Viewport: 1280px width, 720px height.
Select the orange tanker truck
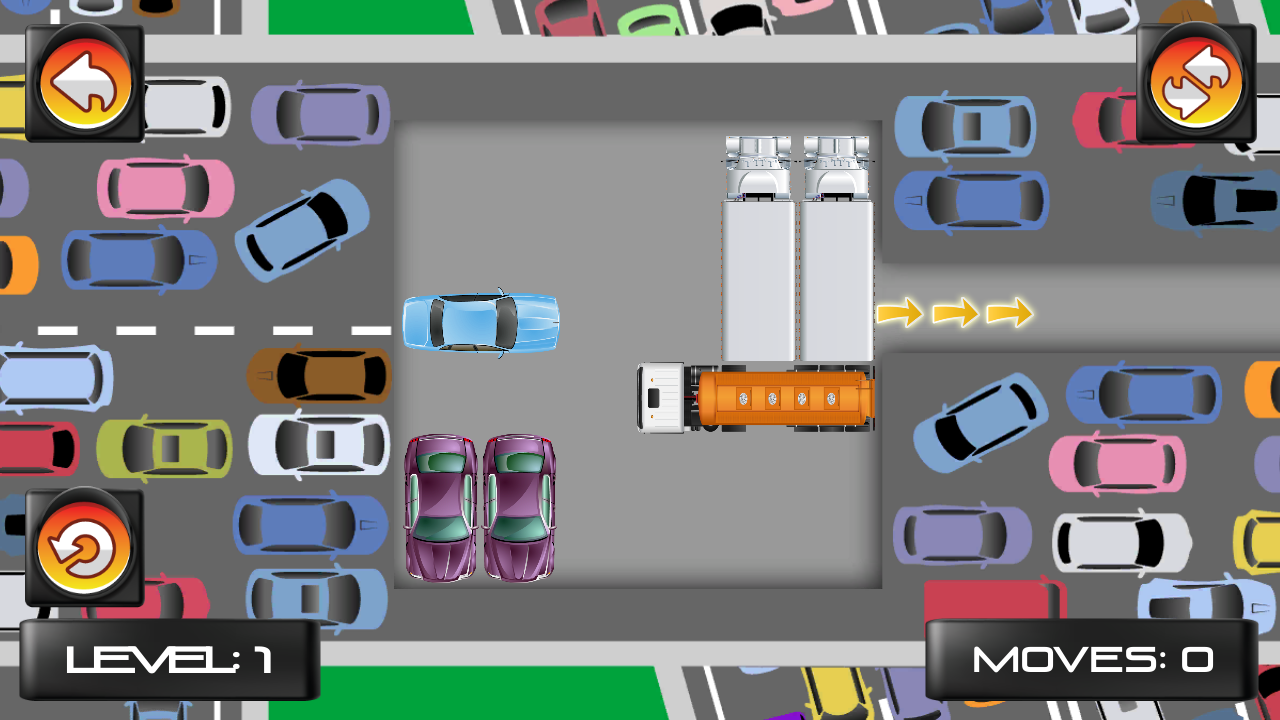click(x=780, y=396)
